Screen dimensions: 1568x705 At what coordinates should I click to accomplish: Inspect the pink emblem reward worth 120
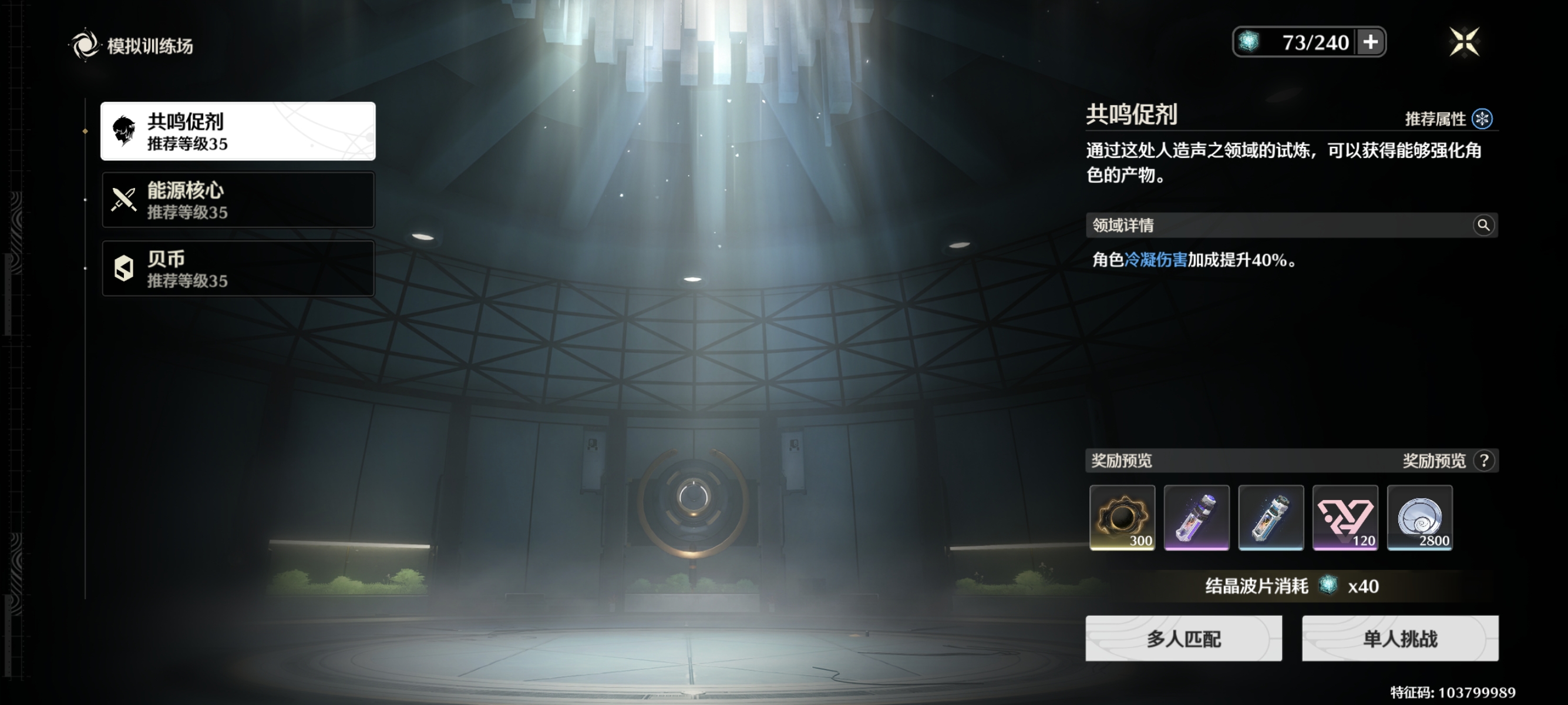(1345, 518)
